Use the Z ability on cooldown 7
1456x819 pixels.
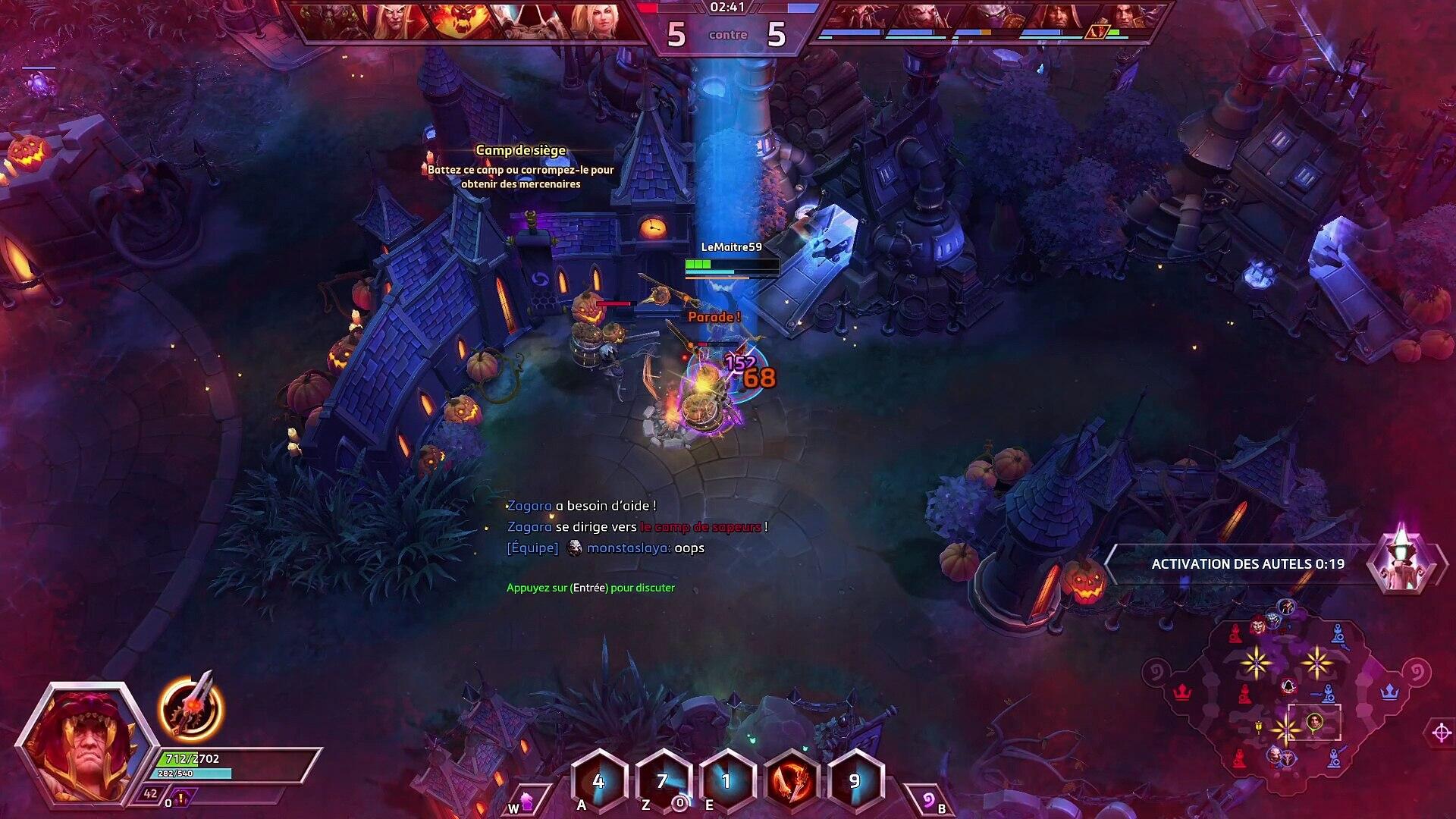[663, 781]
